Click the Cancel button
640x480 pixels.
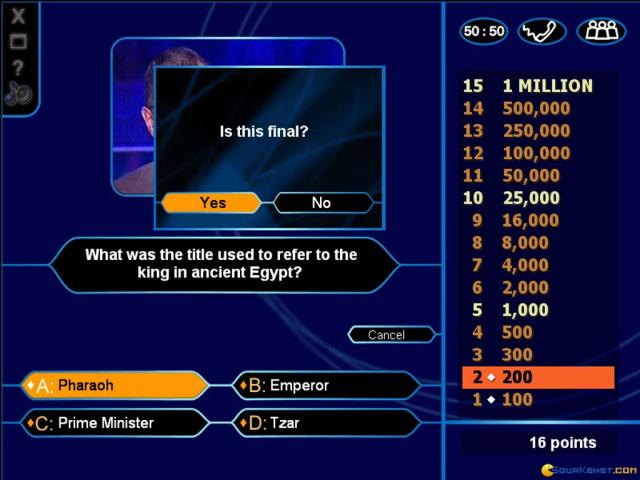(x=386, y=335)
